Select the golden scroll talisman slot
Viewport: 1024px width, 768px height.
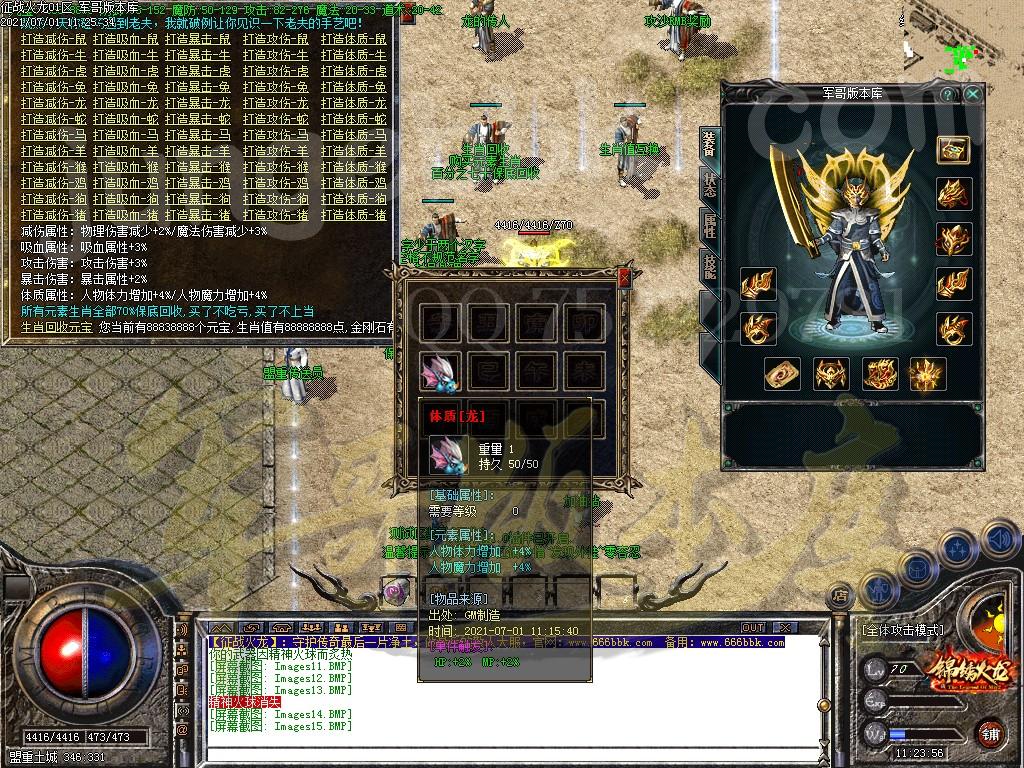[x=782, y=374]
